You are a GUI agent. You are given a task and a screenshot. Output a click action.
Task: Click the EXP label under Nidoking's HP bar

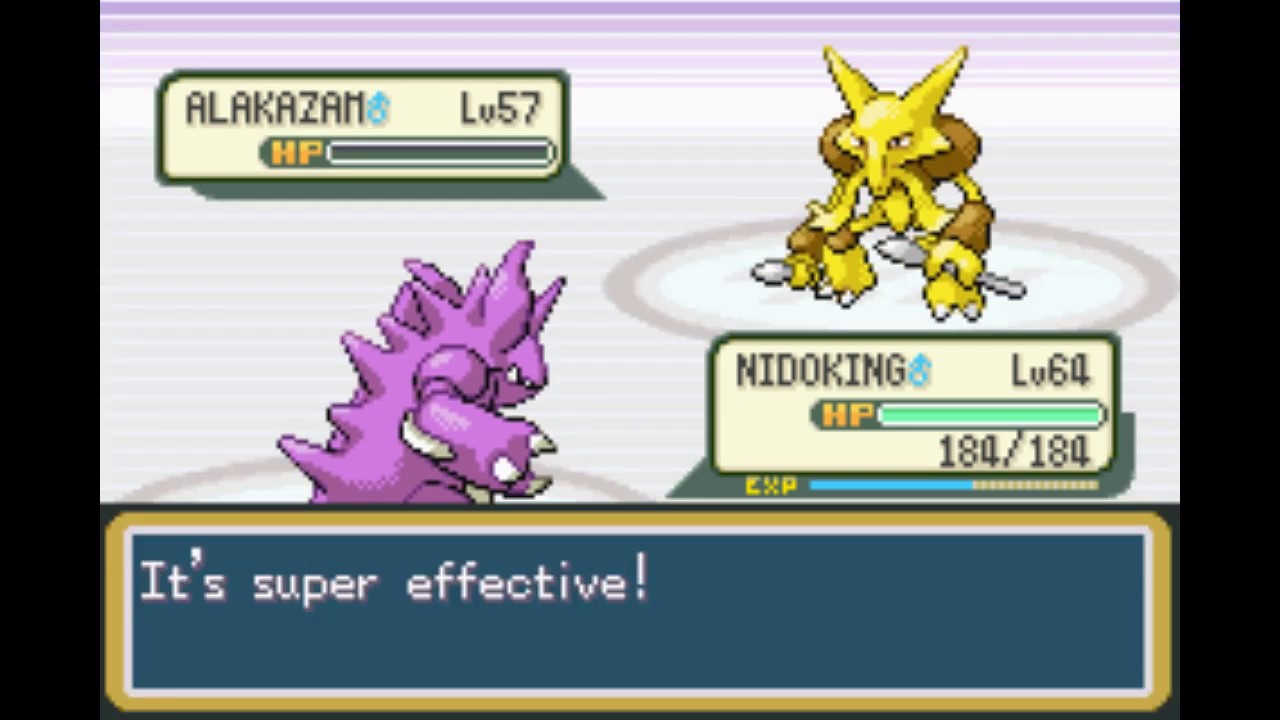point(771,486)
